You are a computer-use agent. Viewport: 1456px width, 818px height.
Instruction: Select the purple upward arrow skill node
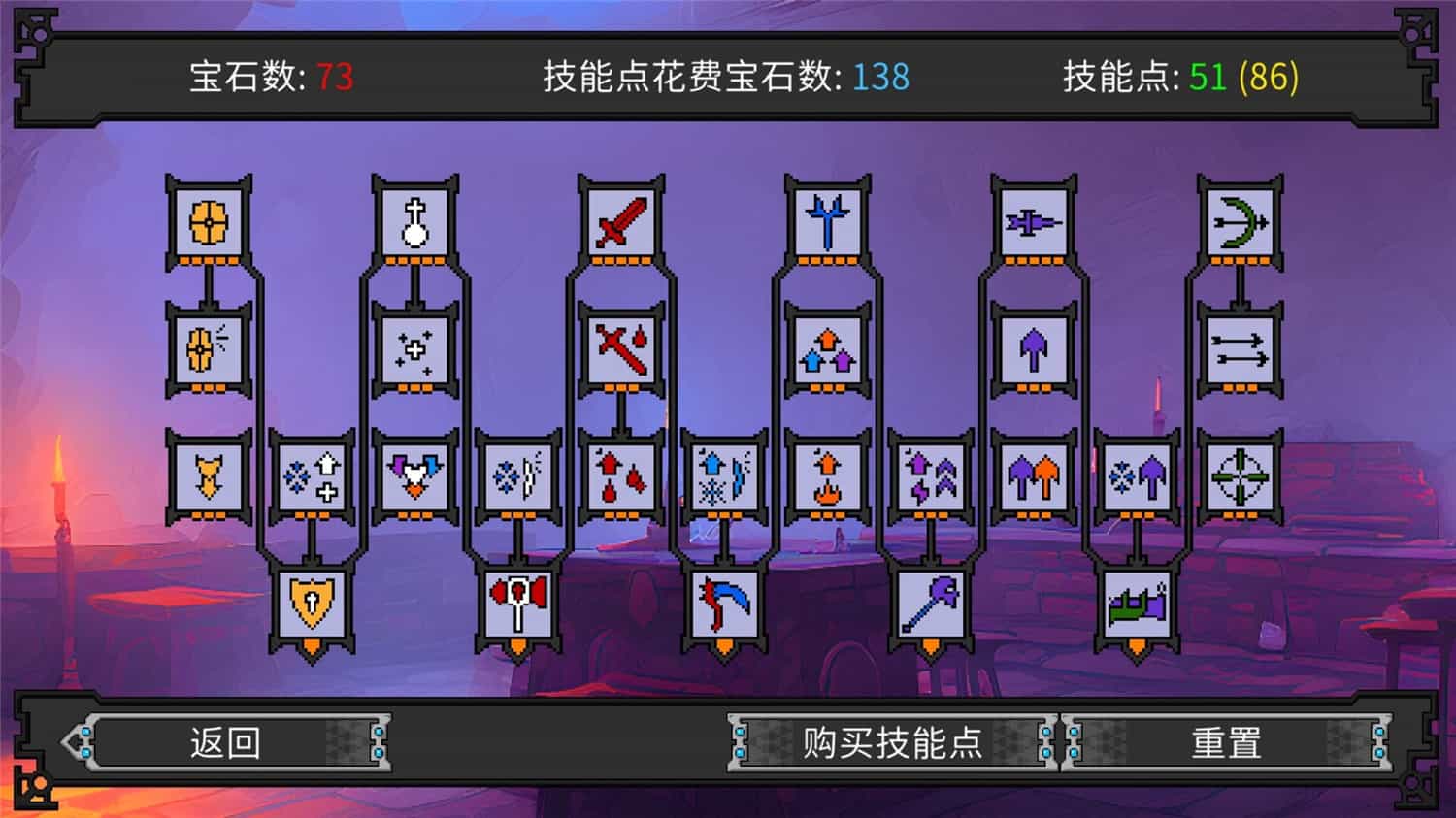[x=1034, y=349]
